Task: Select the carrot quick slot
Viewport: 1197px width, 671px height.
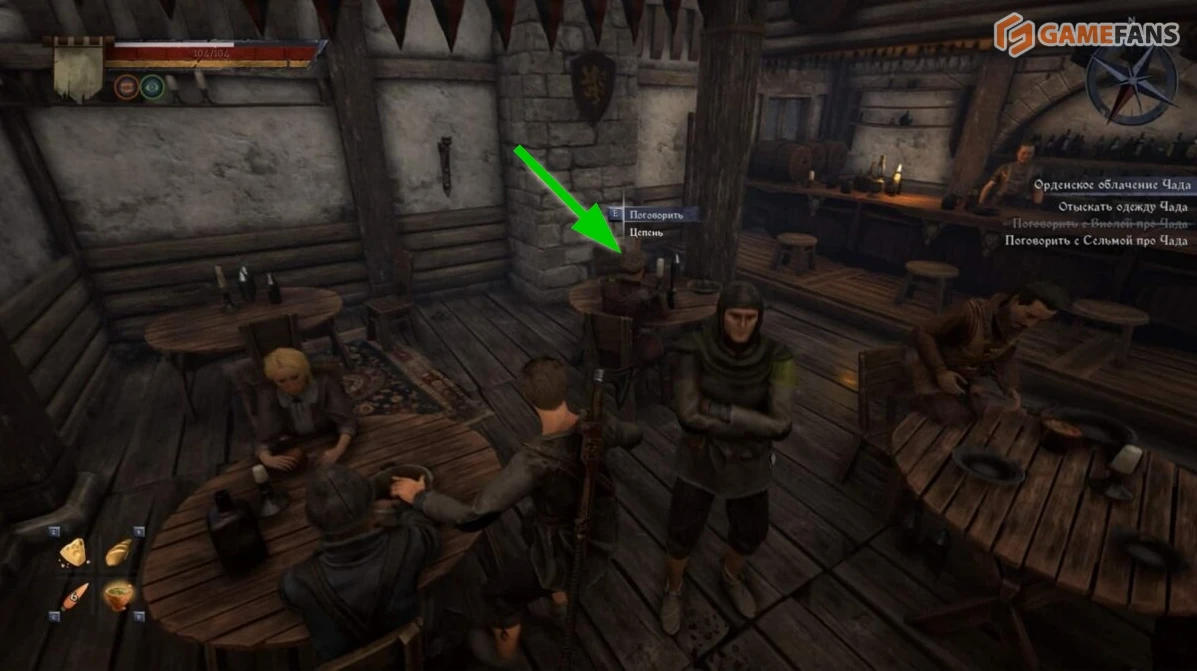Action: (x=74, y=595)
